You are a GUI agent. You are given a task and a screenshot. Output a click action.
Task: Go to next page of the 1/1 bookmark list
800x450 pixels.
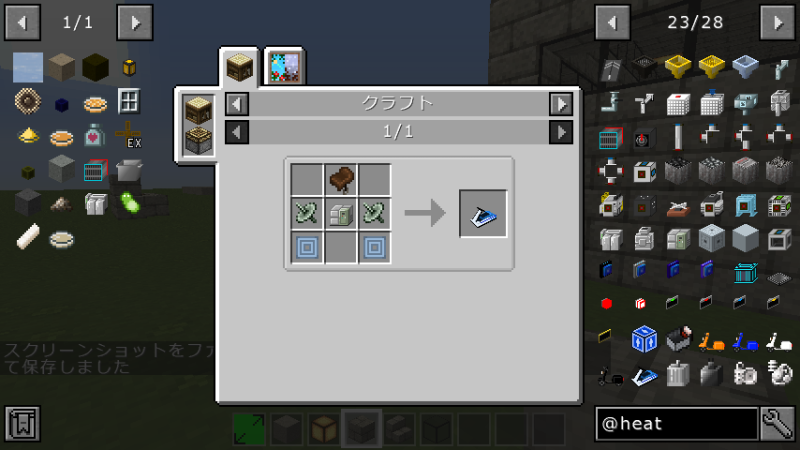(135, 21)
